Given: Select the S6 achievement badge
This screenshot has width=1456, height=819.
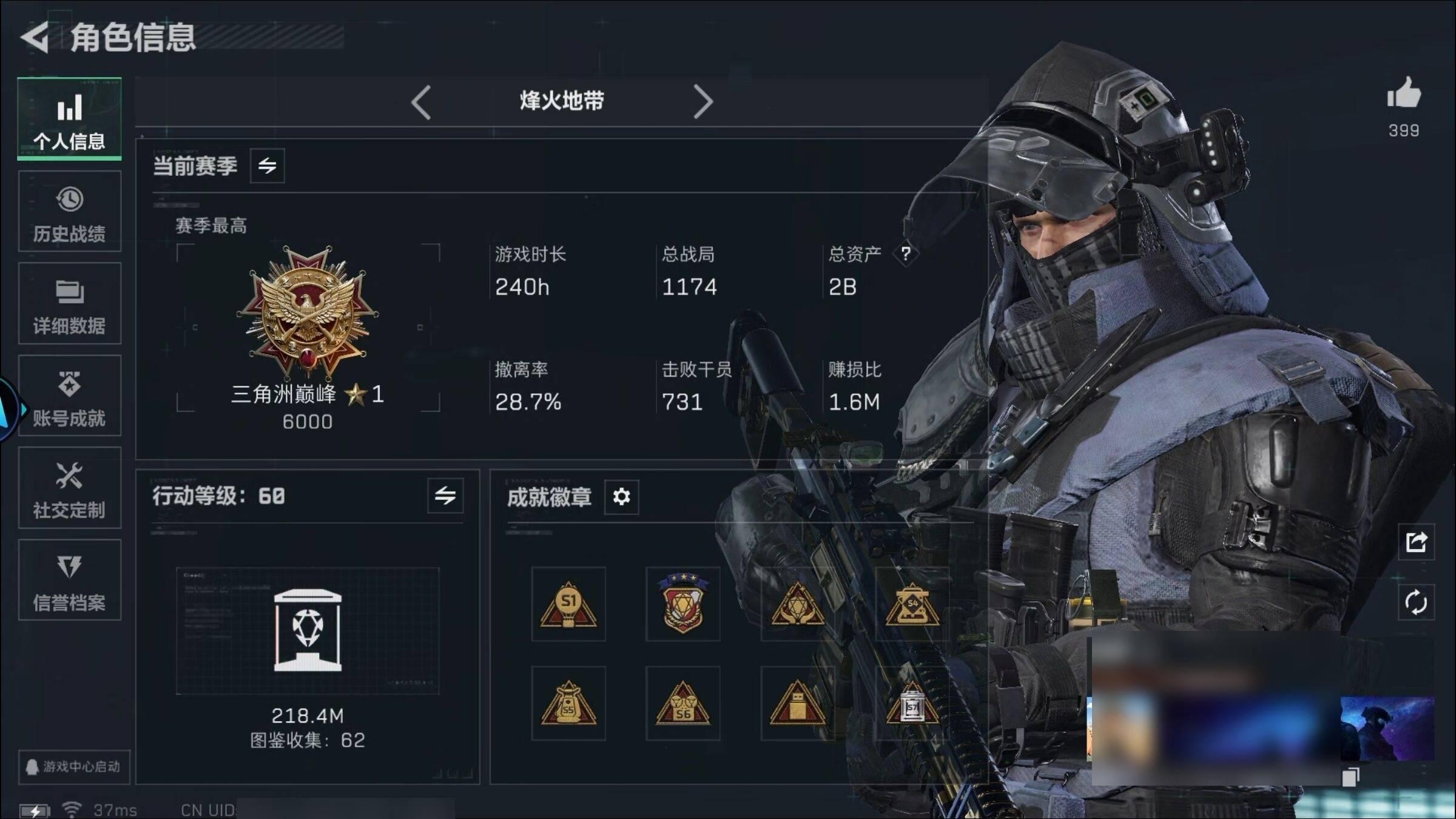Looking at the screenshot, I should [x=682, y=704].
